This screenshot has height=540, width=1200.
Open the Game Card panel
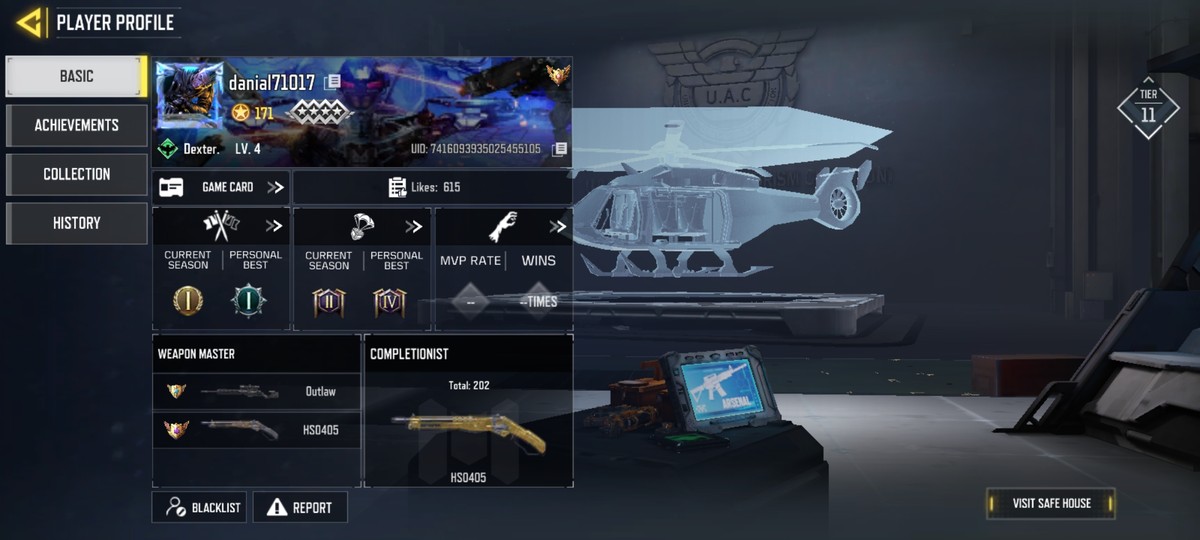pos(221,187)
